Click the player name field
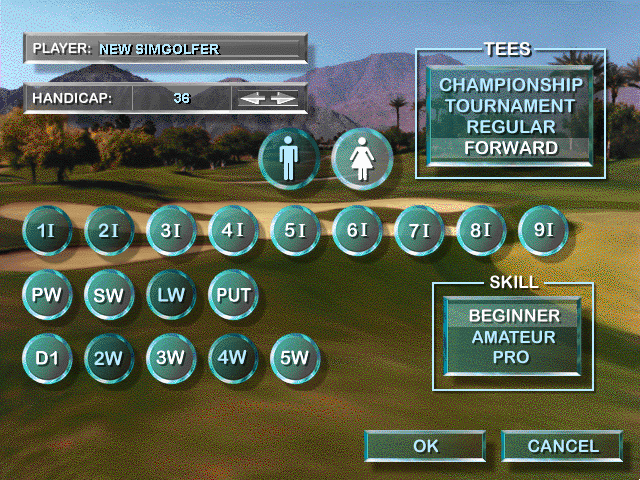 point(165,47)
